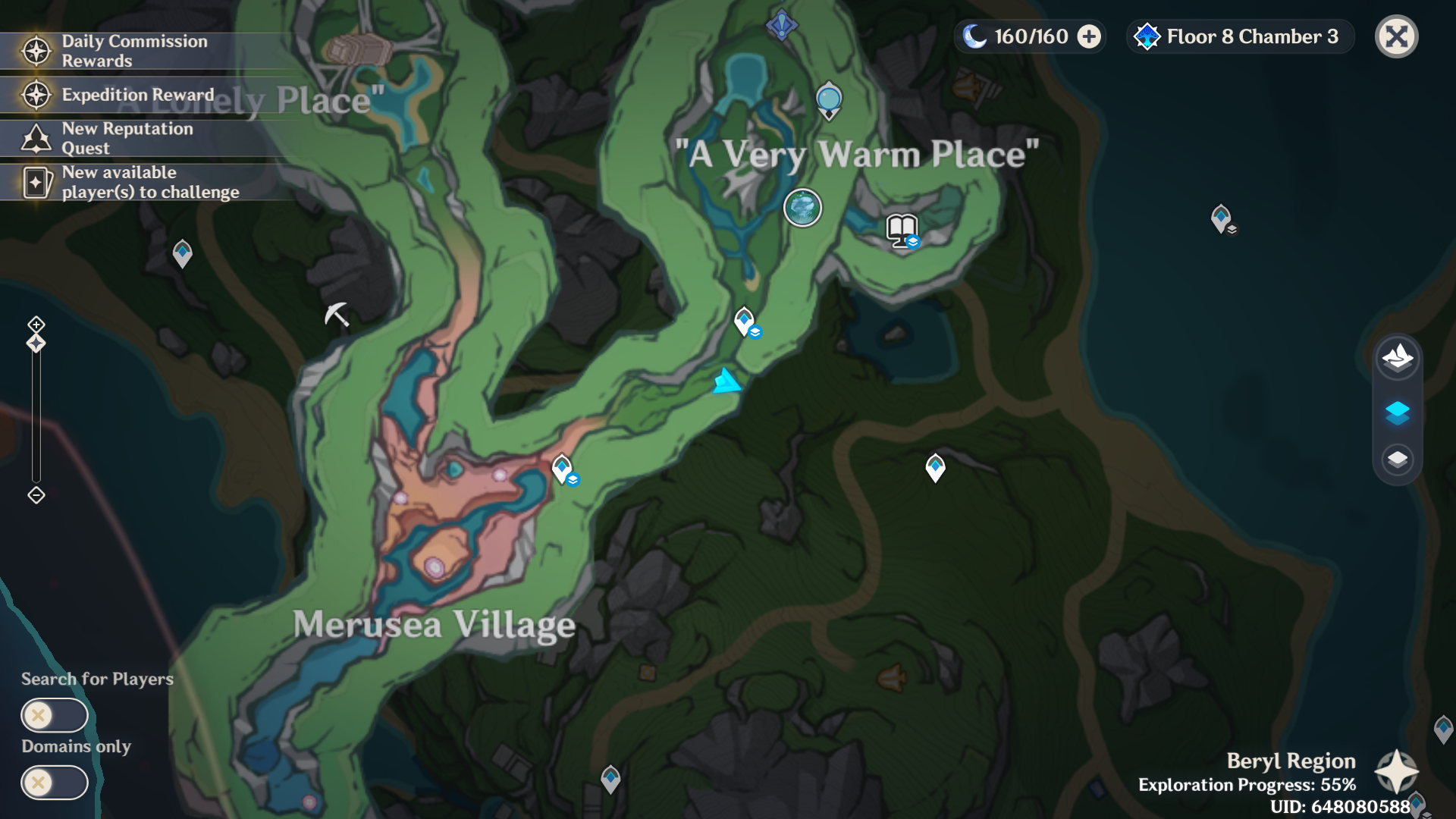View new available players to challenge
This screenshot has width=1456, height=819.
(149, 182)
